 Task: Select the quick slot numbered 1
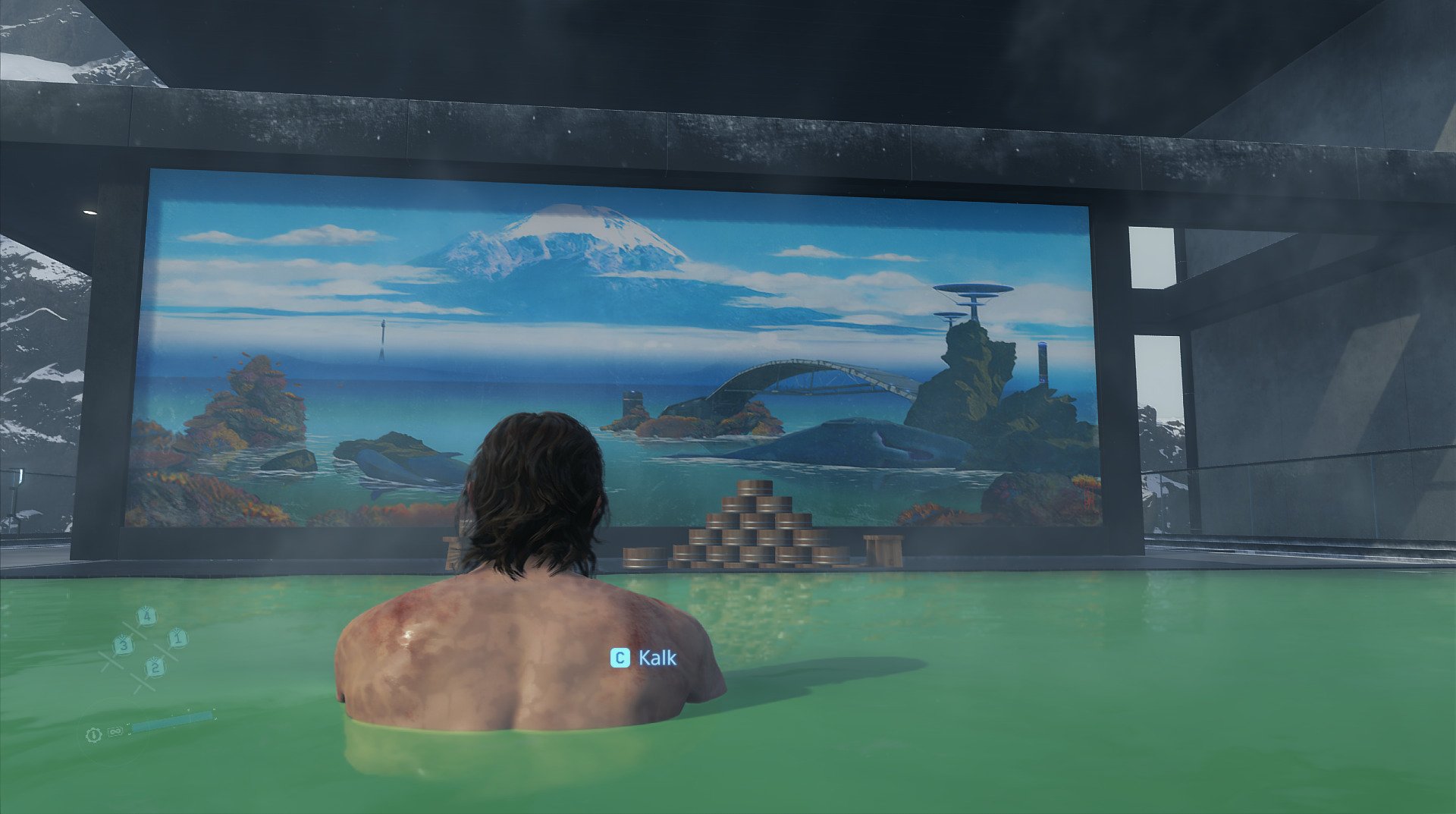pyautogui.click(x=177, y=638)
